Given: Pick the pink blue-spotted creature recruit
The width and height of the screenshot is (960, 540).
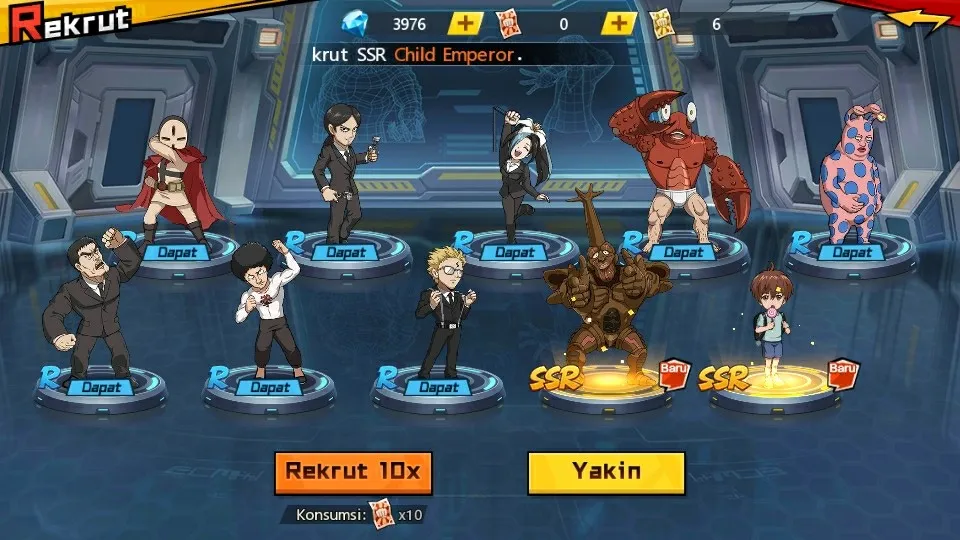Looking at the screenshot, I should (x=850, y=175).
